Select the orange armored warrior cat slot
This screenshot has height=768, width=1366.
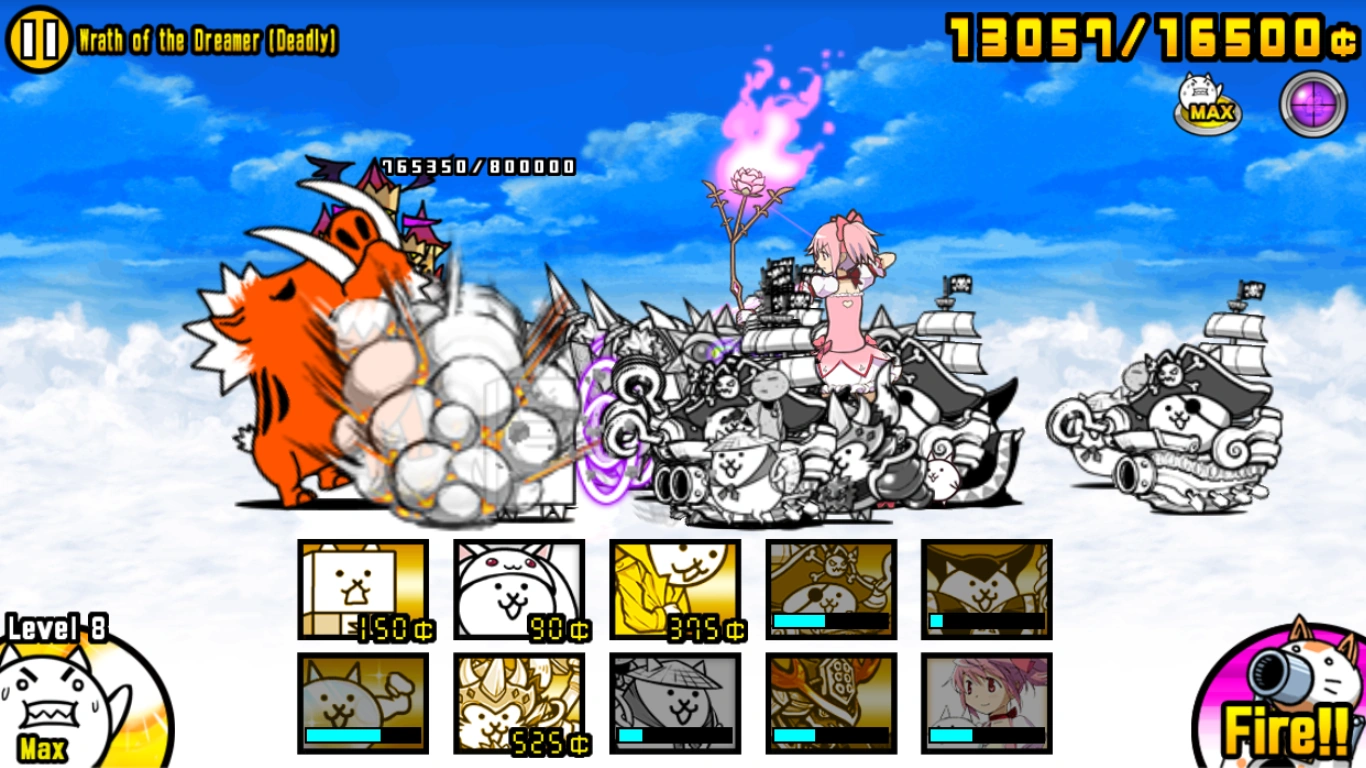tap(831, 703)
